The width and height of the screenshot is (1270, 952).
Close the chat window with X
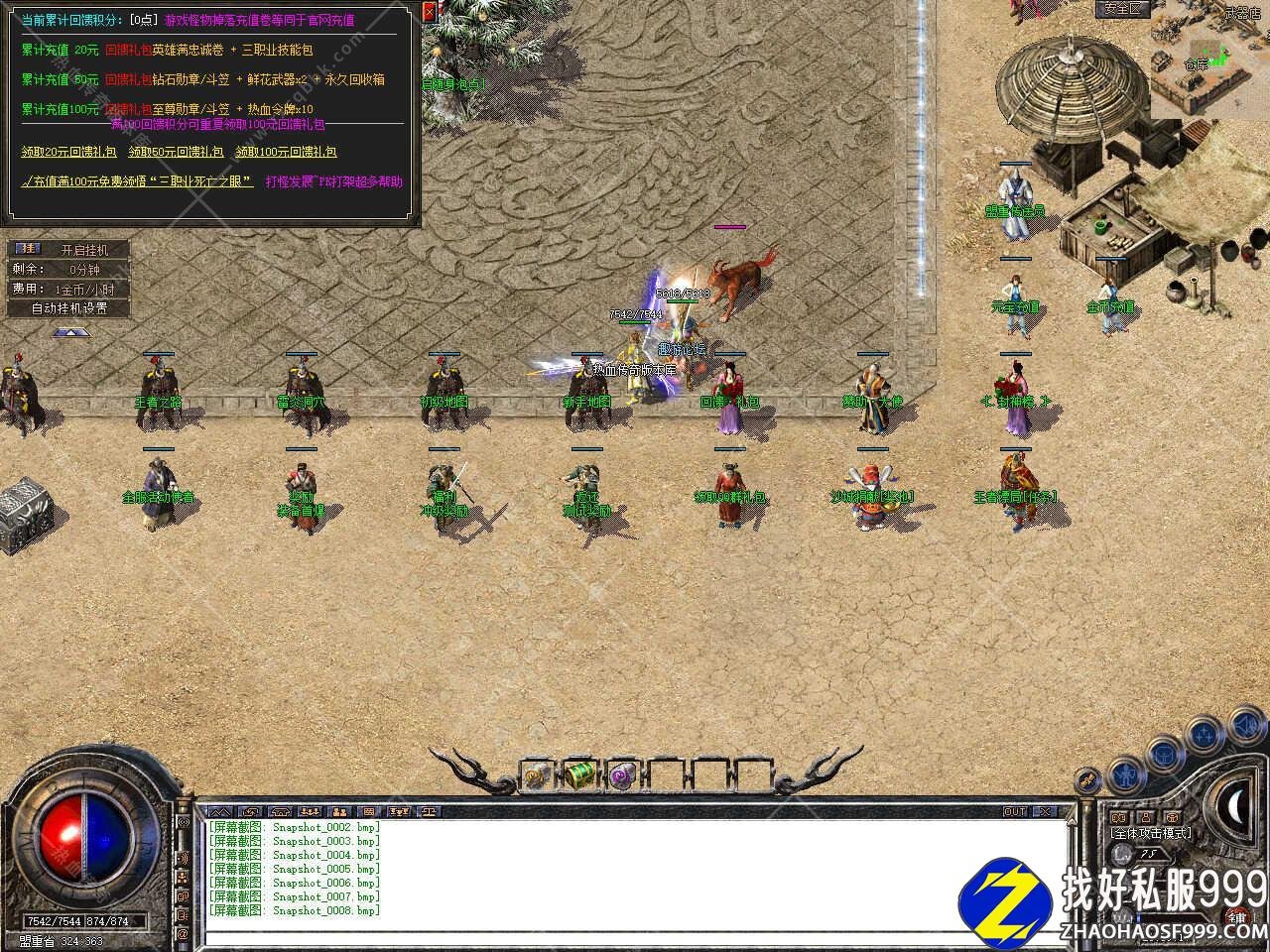(x=1044, y=811)
